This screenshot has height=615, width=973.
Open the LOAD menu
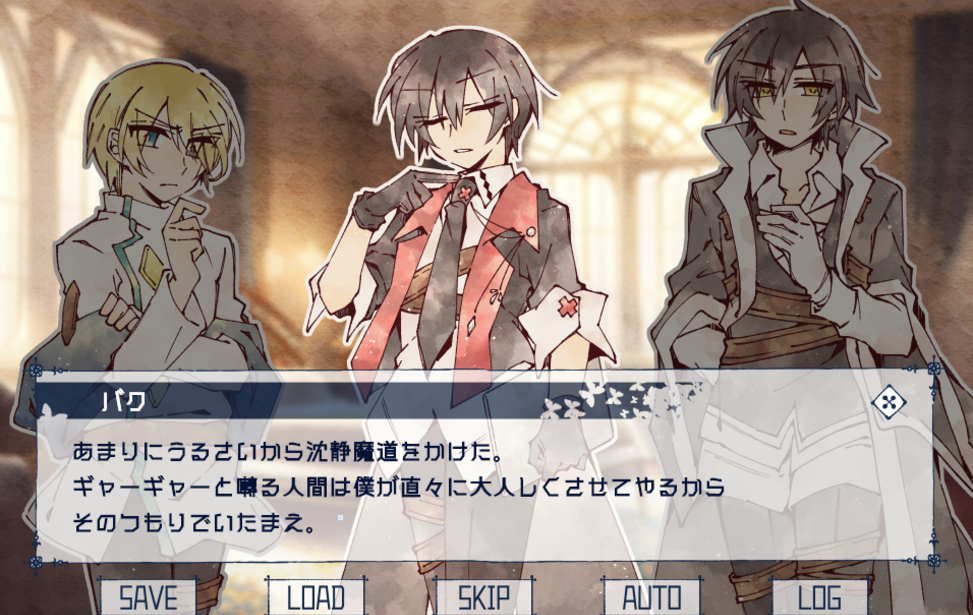[x=316, y=597]
